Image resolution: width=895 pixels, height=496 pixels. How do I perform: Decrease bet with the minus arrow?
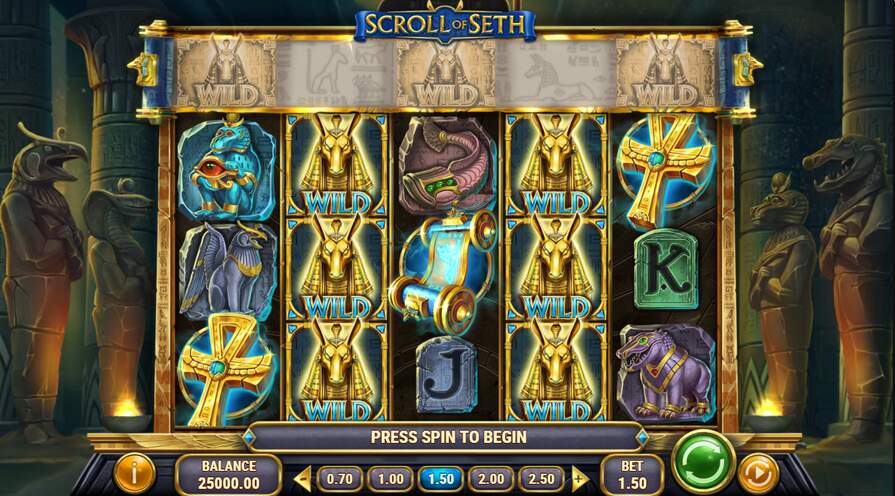(x=303, y=479)
